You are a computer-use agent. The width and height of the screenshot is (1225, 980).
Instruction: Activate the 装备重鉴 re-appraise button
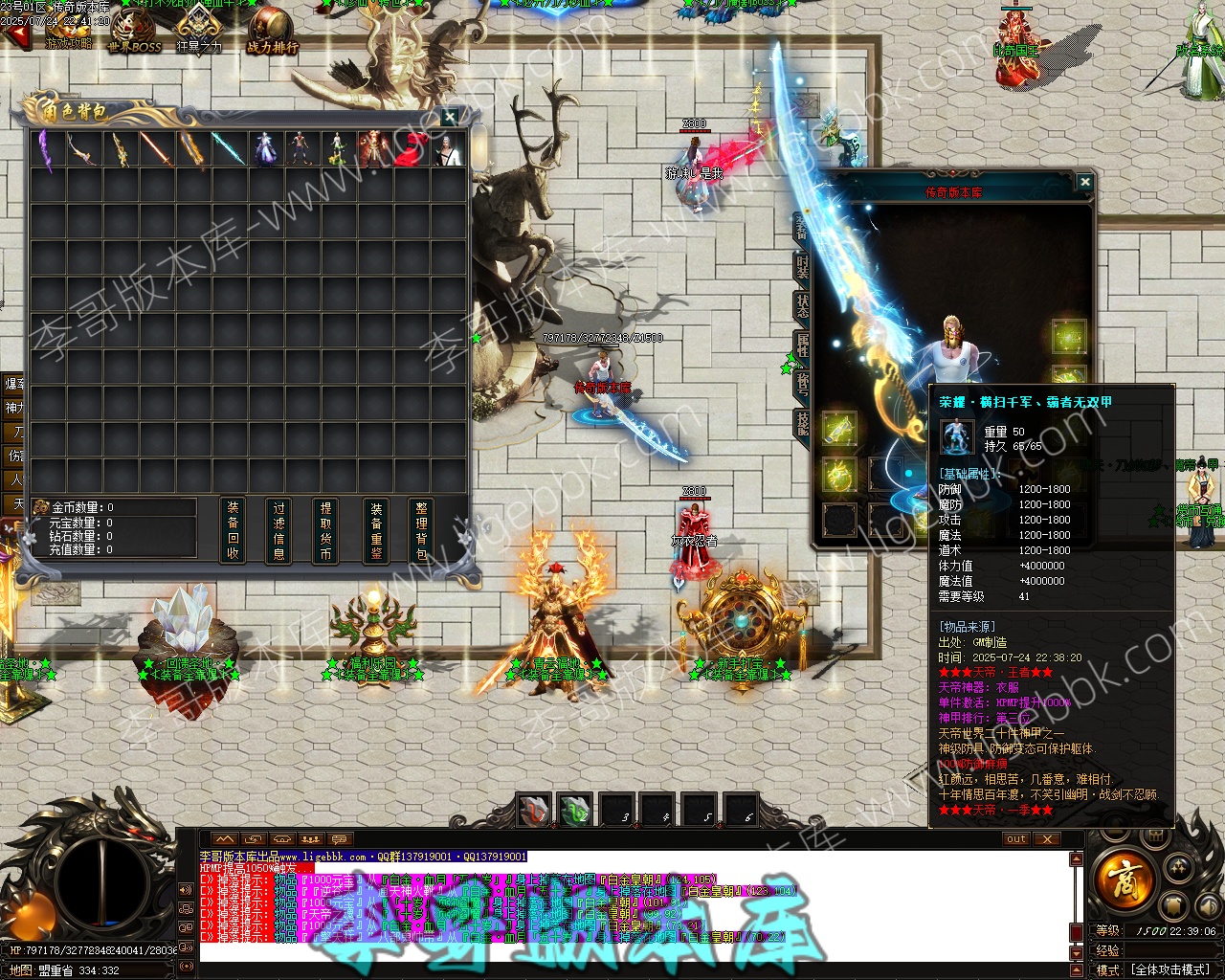[x=376, y=530]
